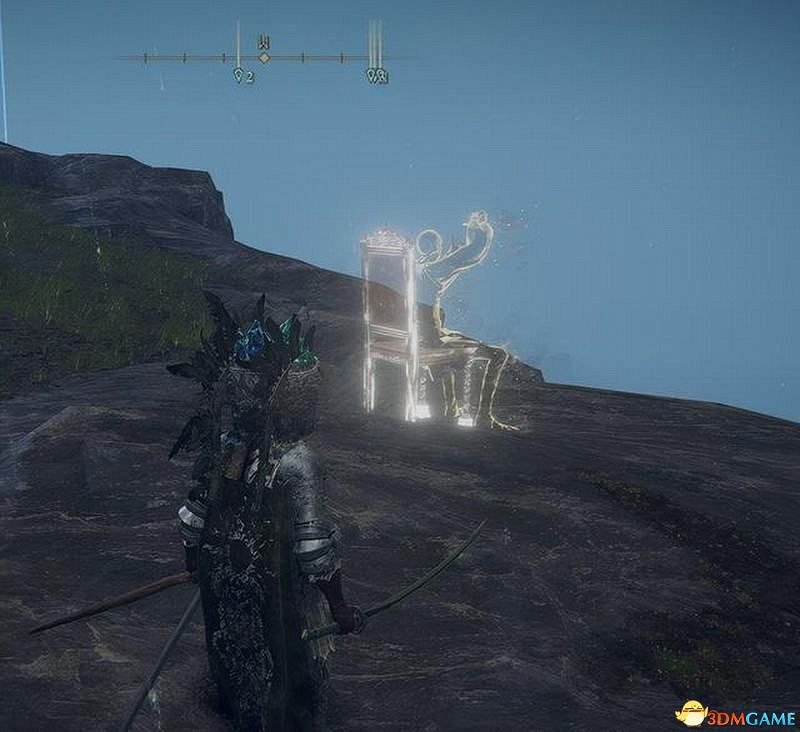
Task: Click the compass marker numbered 2
Action: pos(240,75)
